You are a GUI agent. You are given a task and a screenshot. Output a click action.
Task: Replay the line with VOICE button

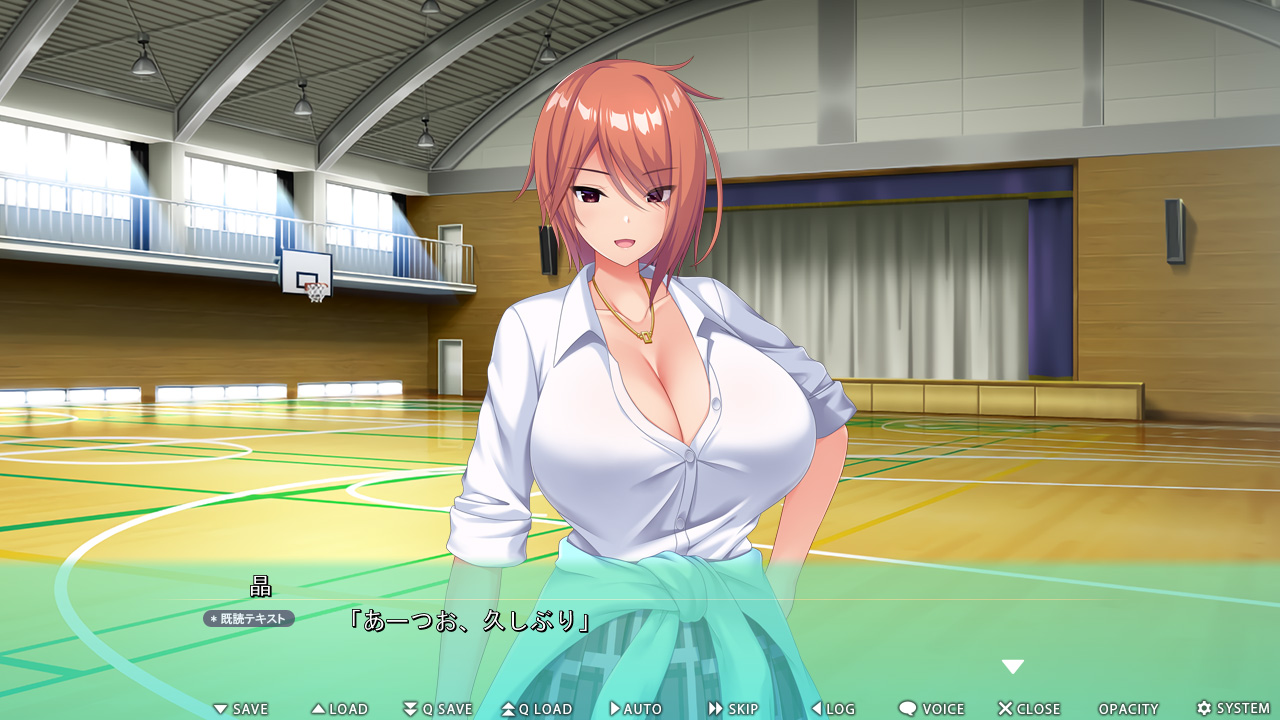pyautogui.click(x=931, y=709)
